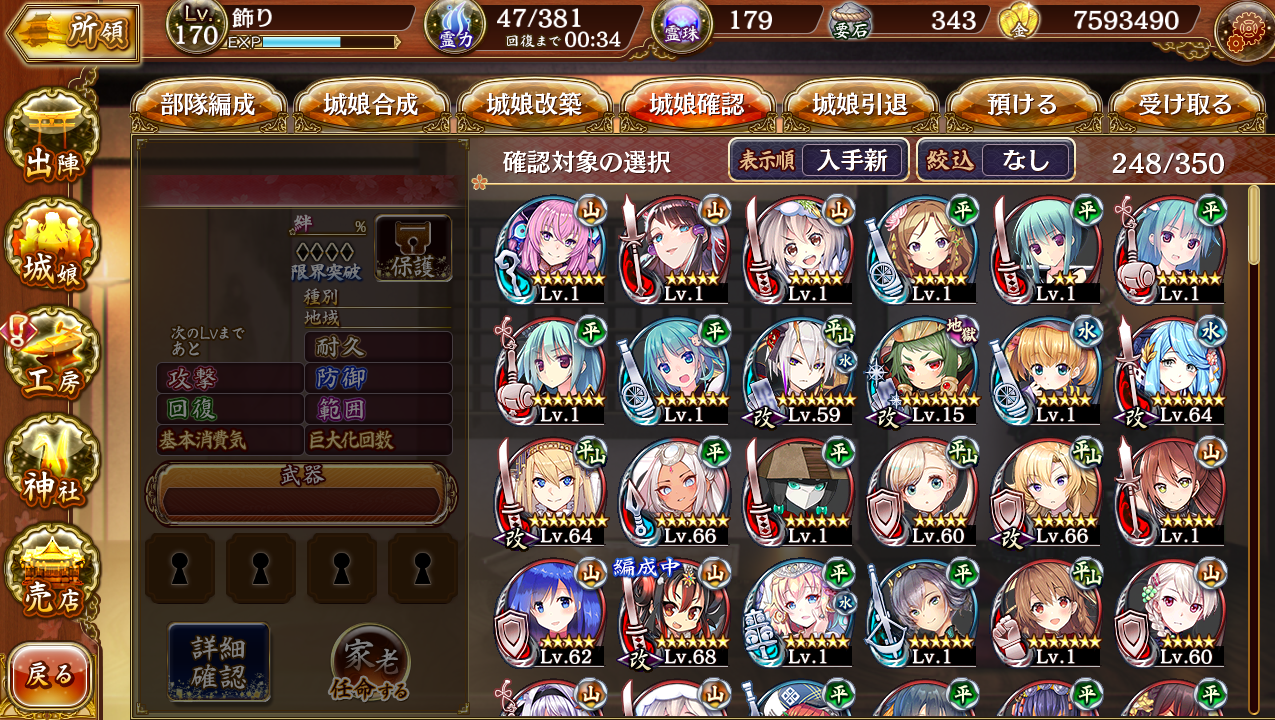
Task: Toggle the 保護 lock button
Action: coord(413,247)
